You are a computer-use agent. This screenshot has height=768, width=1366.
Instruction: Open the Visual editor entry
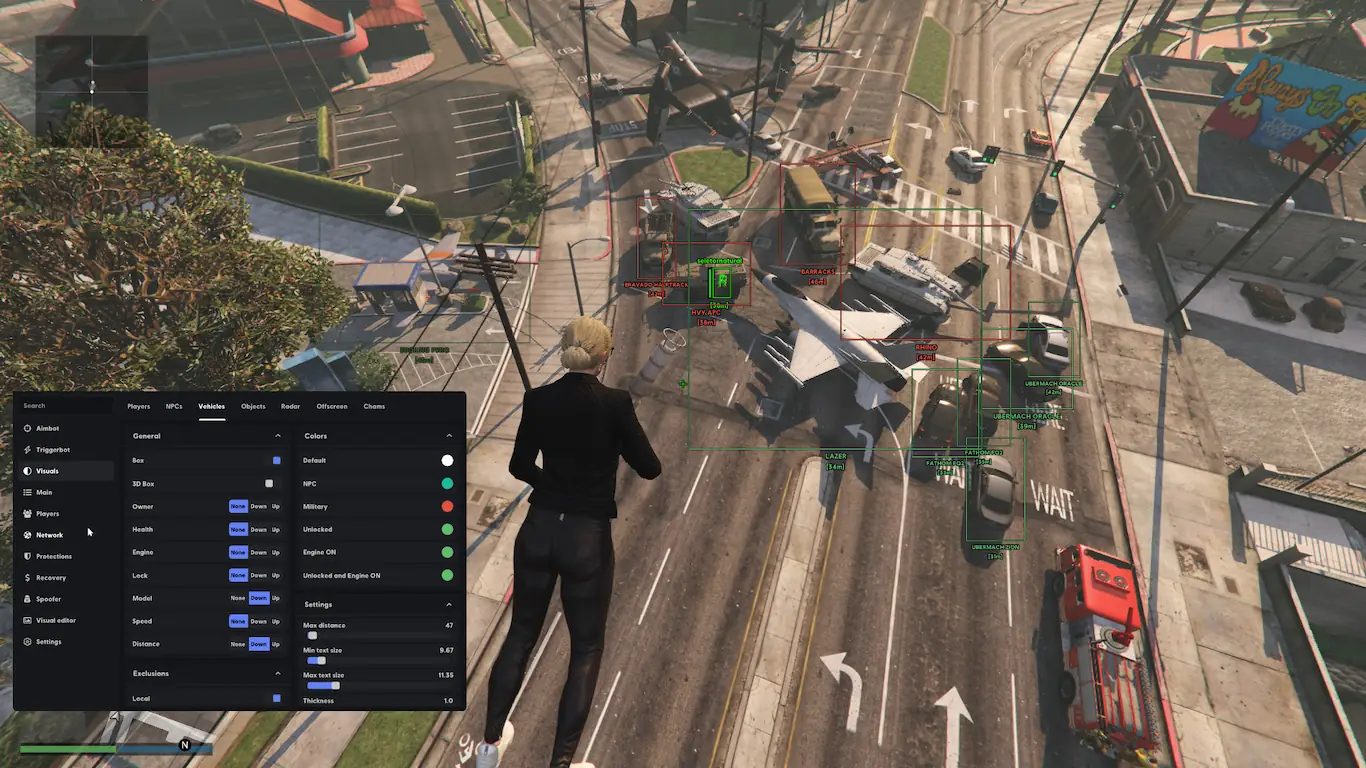55,620
